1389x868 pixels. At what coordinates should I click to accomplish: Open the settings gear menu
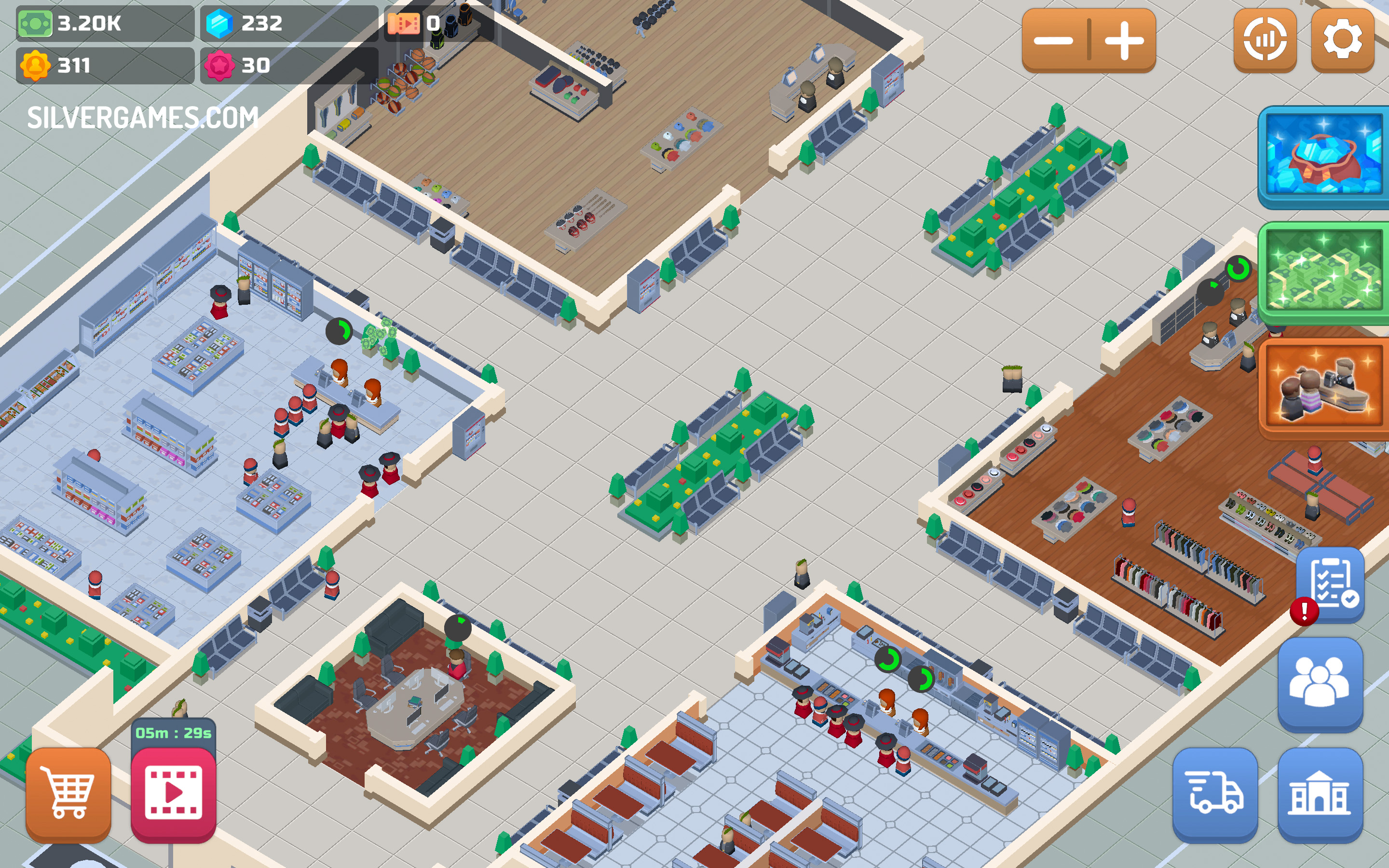pos(1342,40)
